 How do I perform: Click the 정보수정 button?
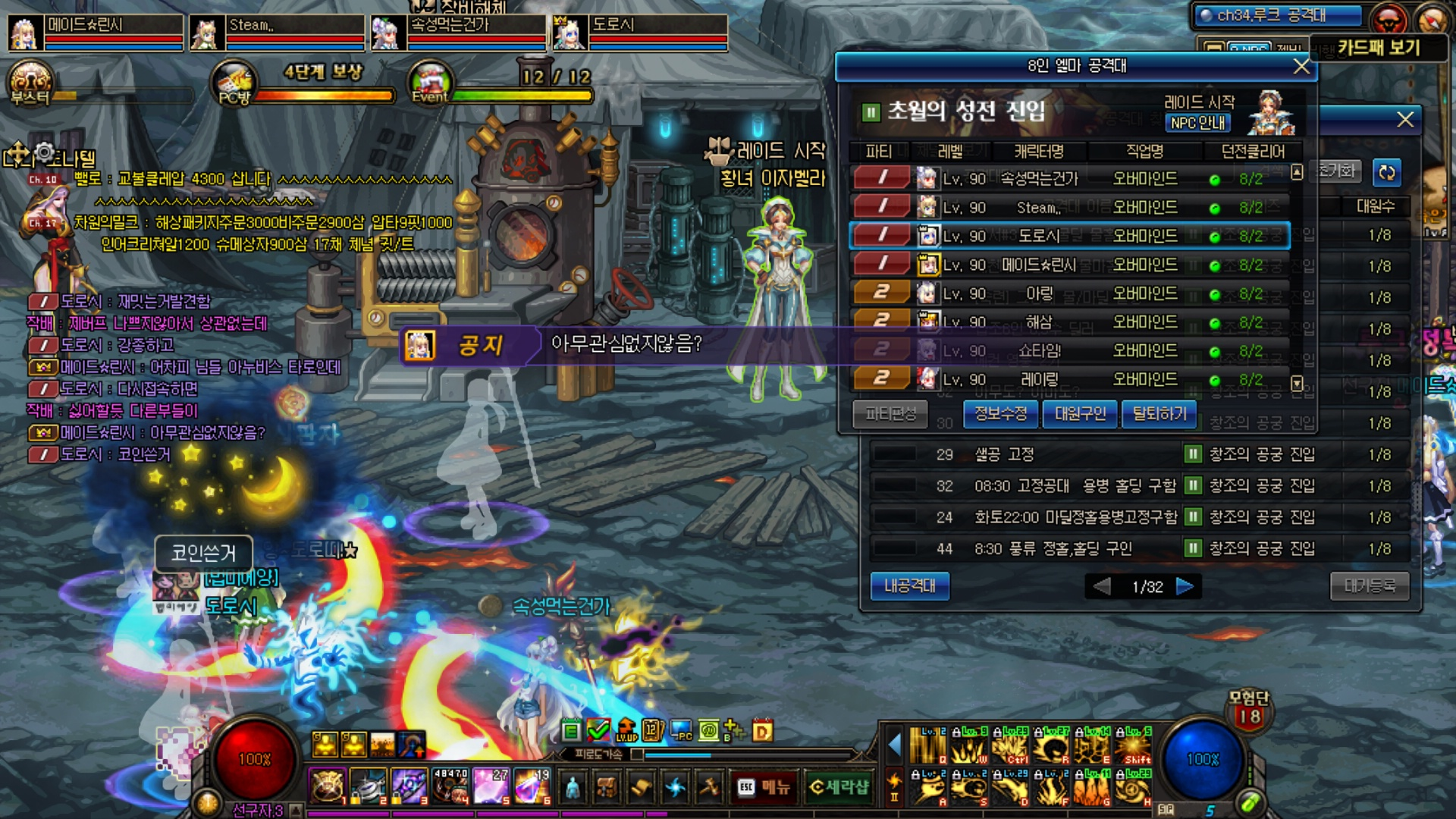(x=1000, y=414)
